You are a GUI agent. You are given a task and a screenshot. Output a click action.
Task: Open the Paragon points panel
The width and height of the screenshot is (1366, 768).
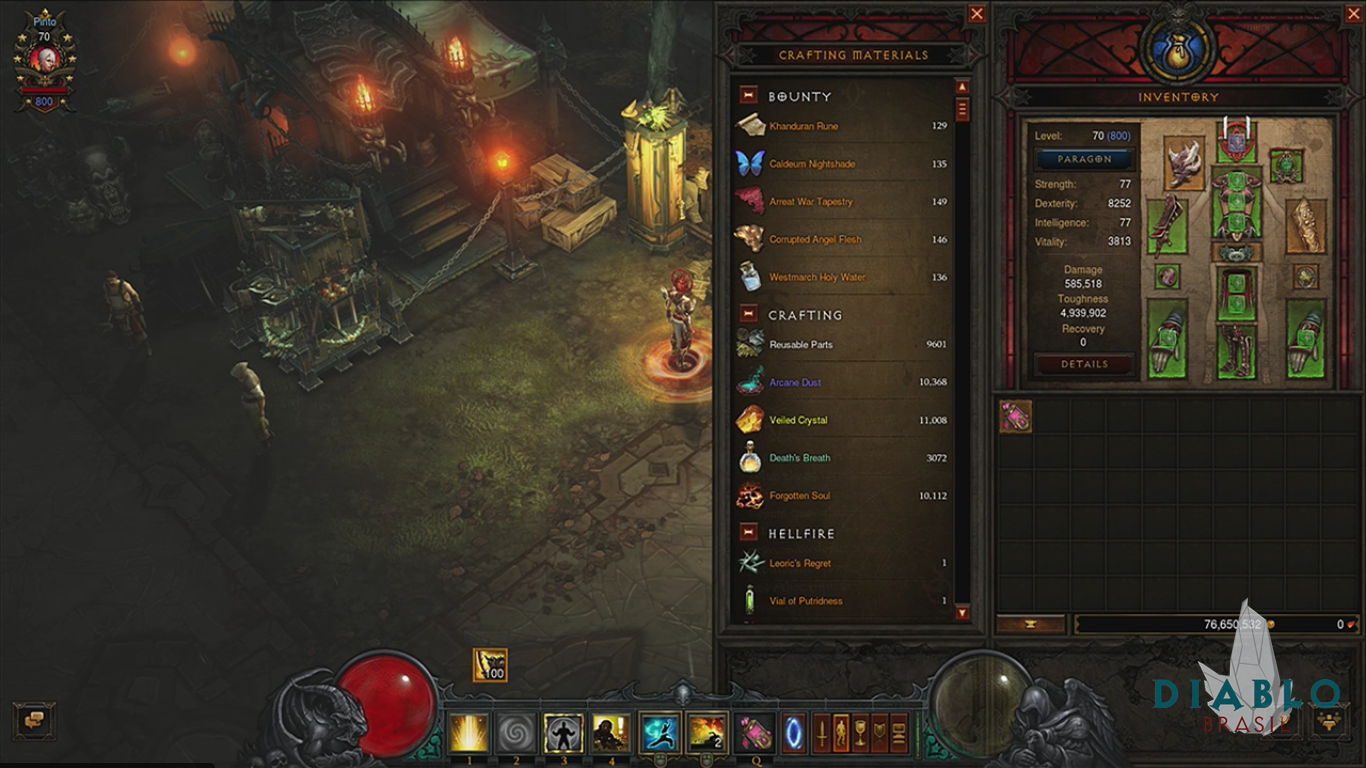[x=1084, y=159]
